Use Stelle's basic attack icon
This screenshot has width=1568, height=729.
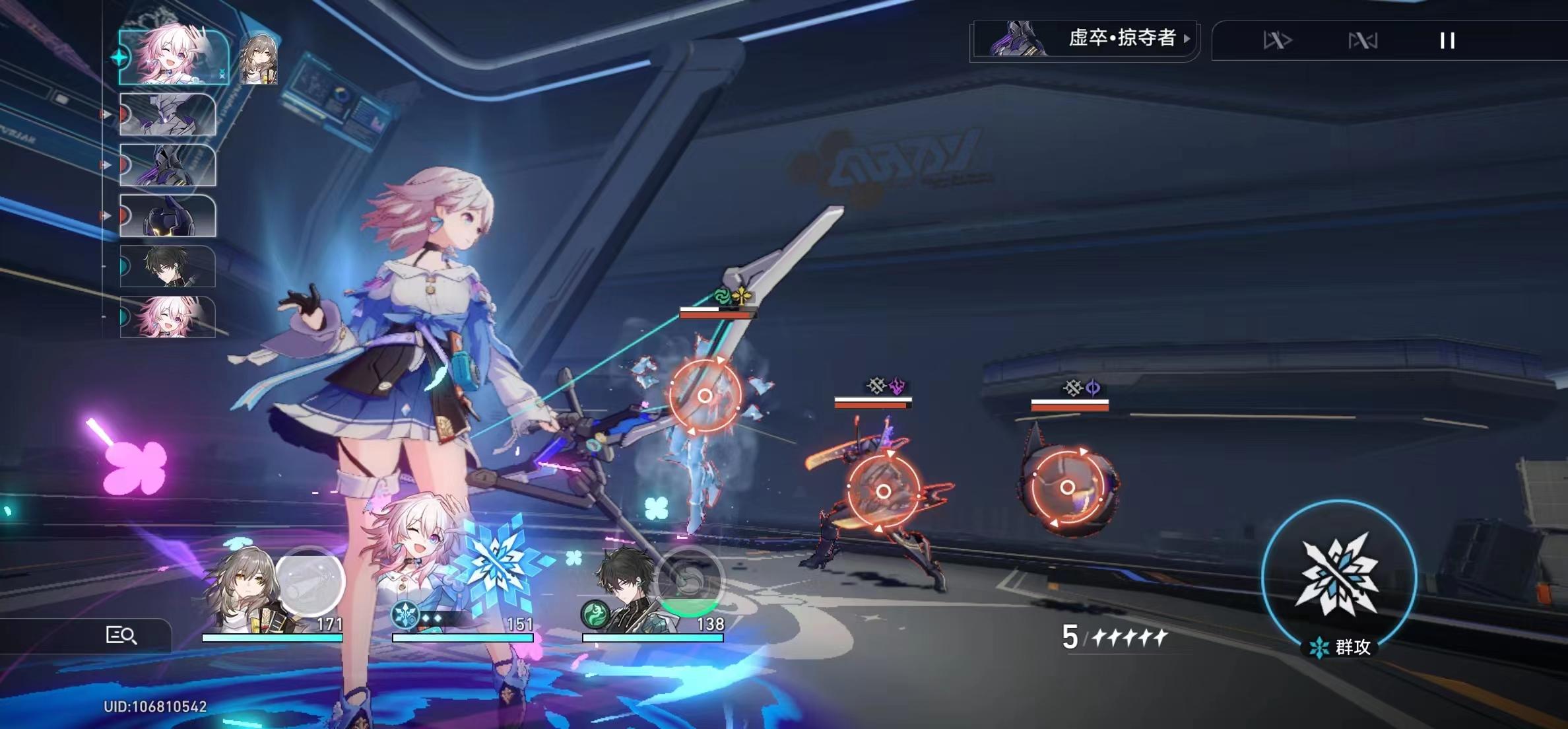(x=311, y=579)
